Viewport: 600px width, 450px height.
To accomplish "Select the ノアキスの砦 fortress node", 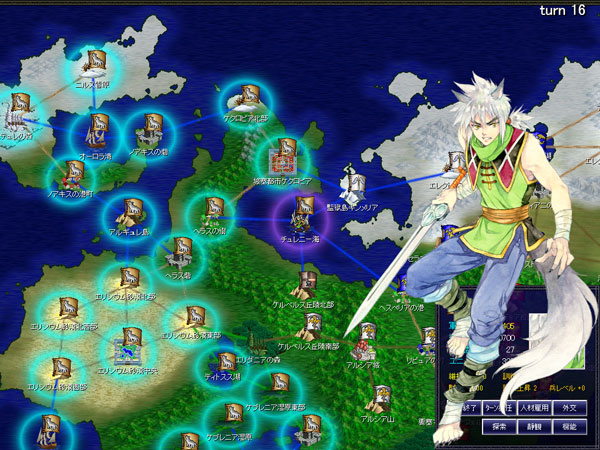I will (149, 131).
